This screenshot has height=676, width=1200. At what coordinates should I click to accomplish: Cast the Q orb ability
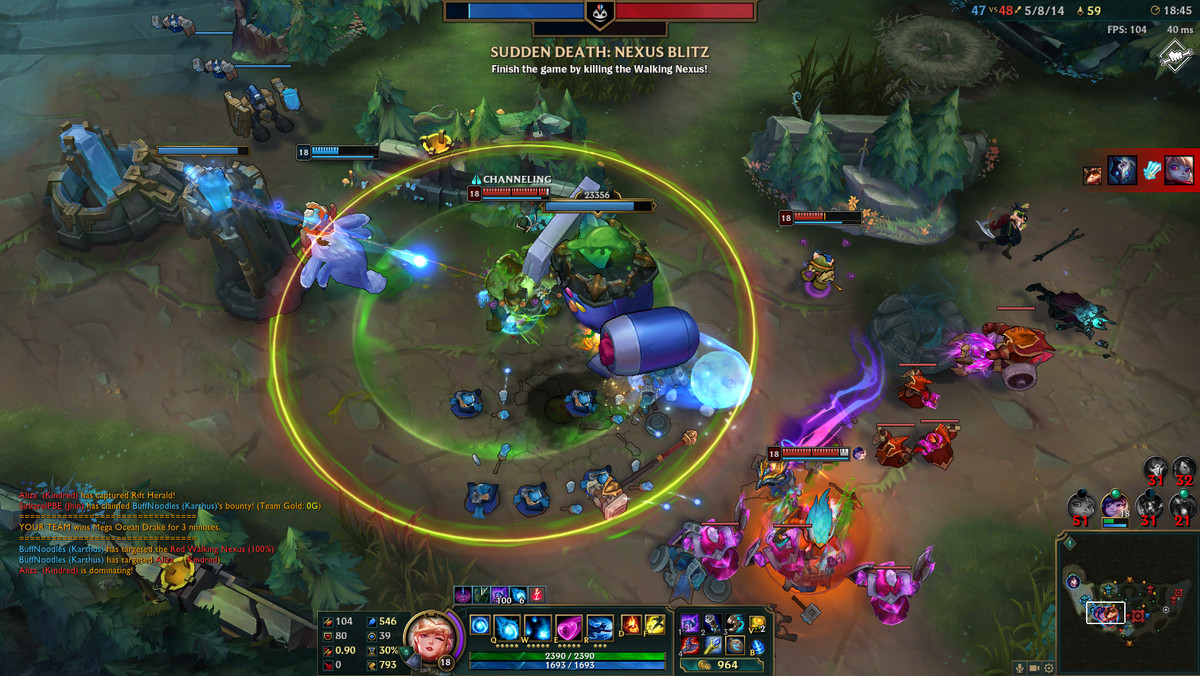(x=509, y=628)
